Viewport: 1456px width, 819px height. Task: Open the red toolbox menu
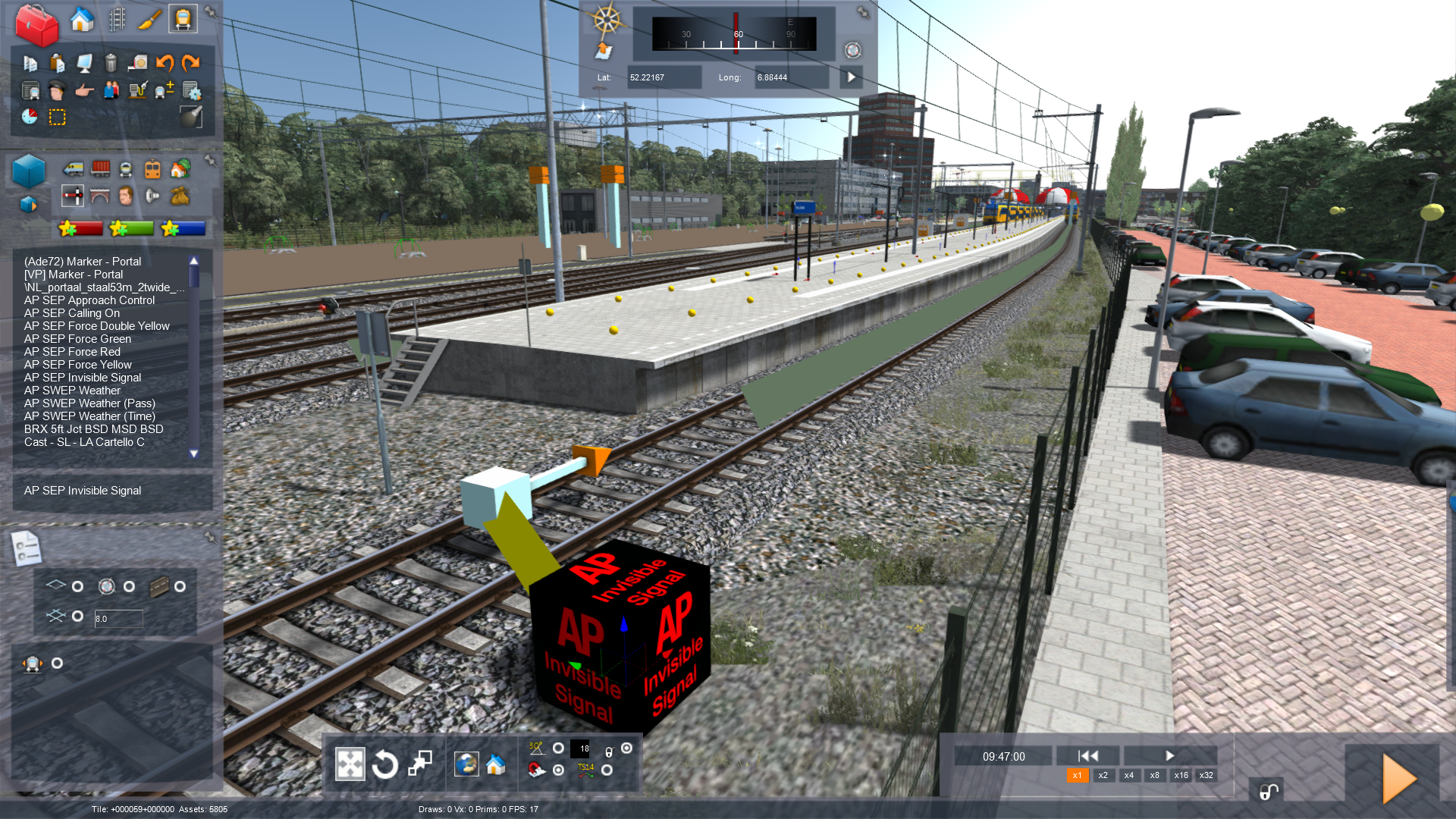click(36, 24)
